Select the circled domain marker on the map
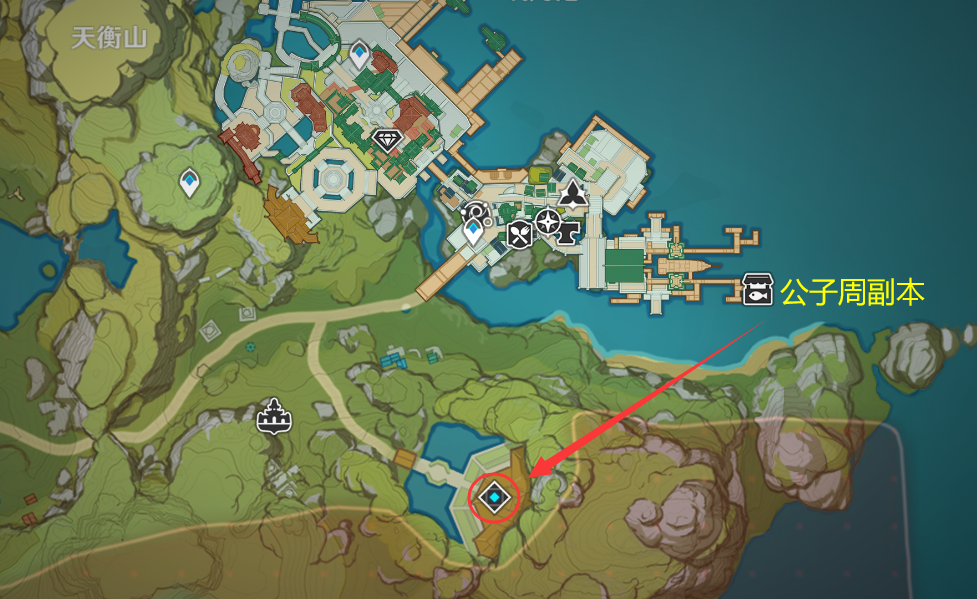Image resolution: width=977 pixels, height=599 pixels. 494,497
